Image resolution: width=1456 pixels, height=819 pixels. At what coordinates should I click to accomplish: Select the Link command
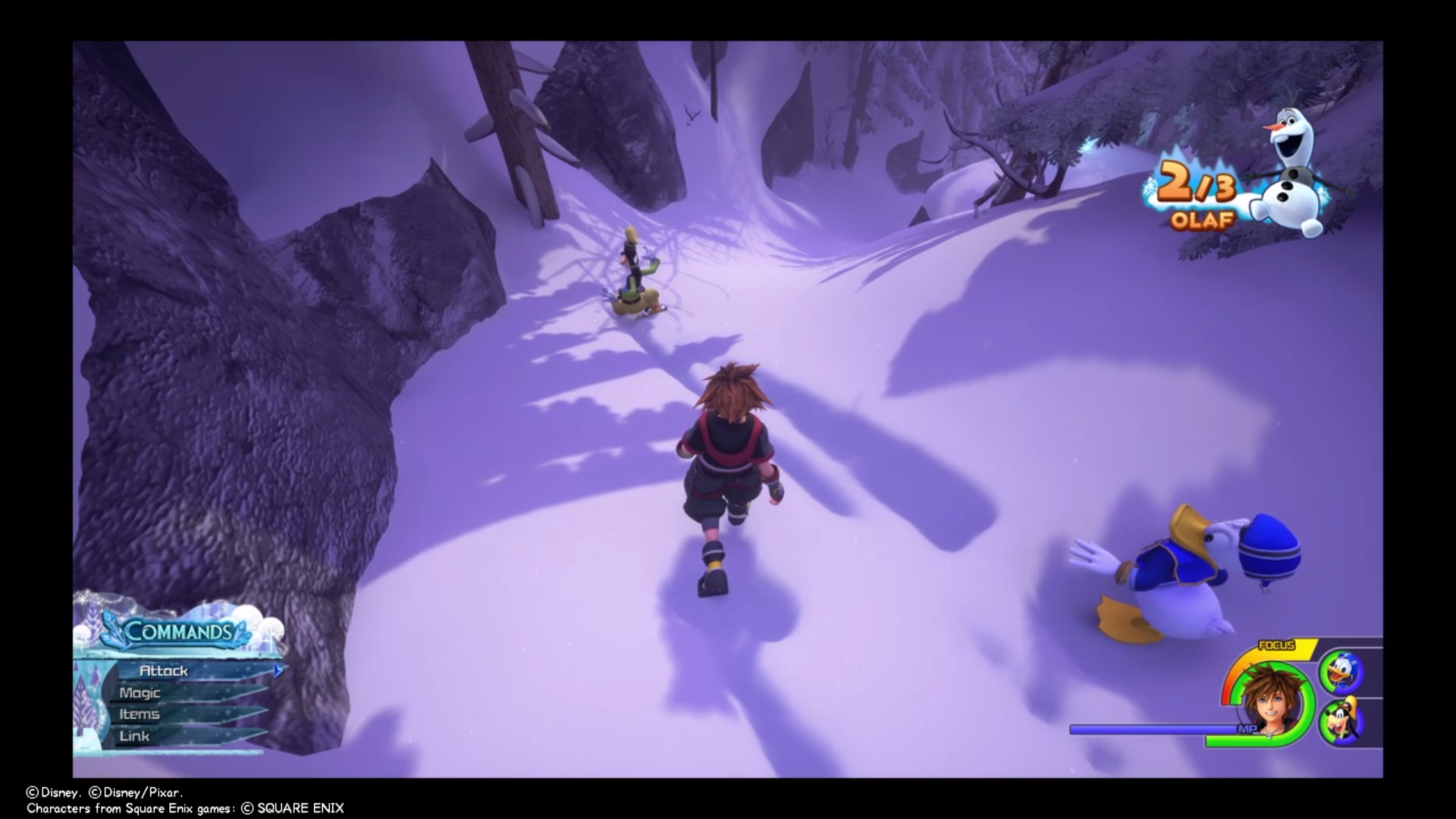pyautogui.click(x=133, y=736)
